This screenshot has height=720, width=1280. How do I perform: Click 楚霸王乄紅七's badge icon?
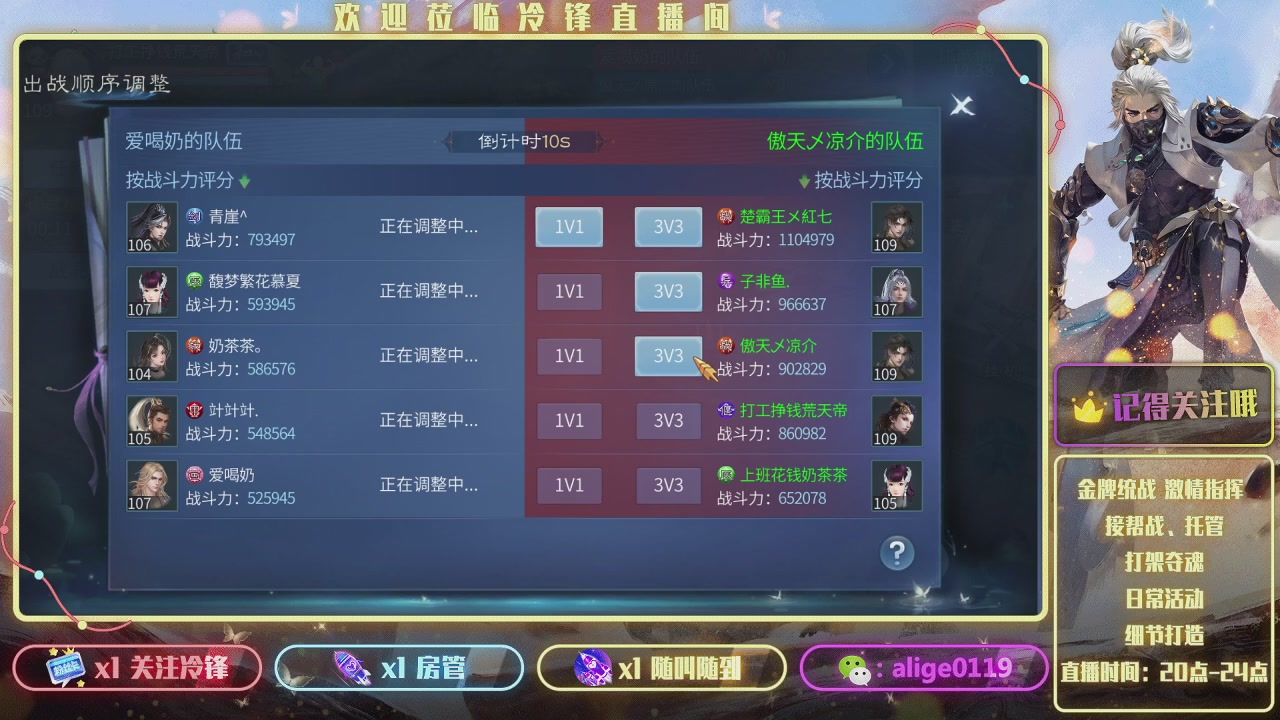pyautogui.click(x=727, y=214)
